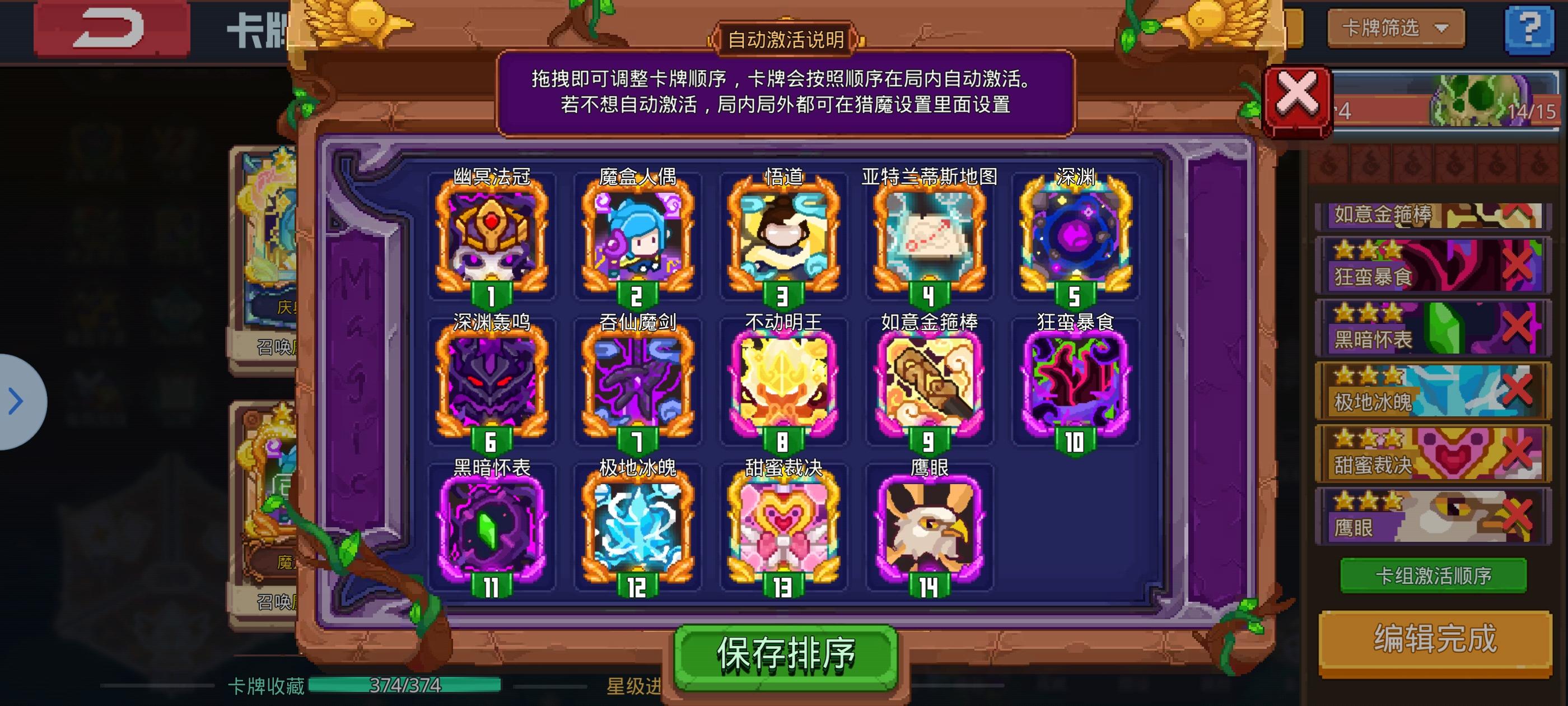Open the 卡牌筛选 filter dropdown
Image resolution: width=1568 pixels, height=706 pixels.
(x=1394, y=27)
